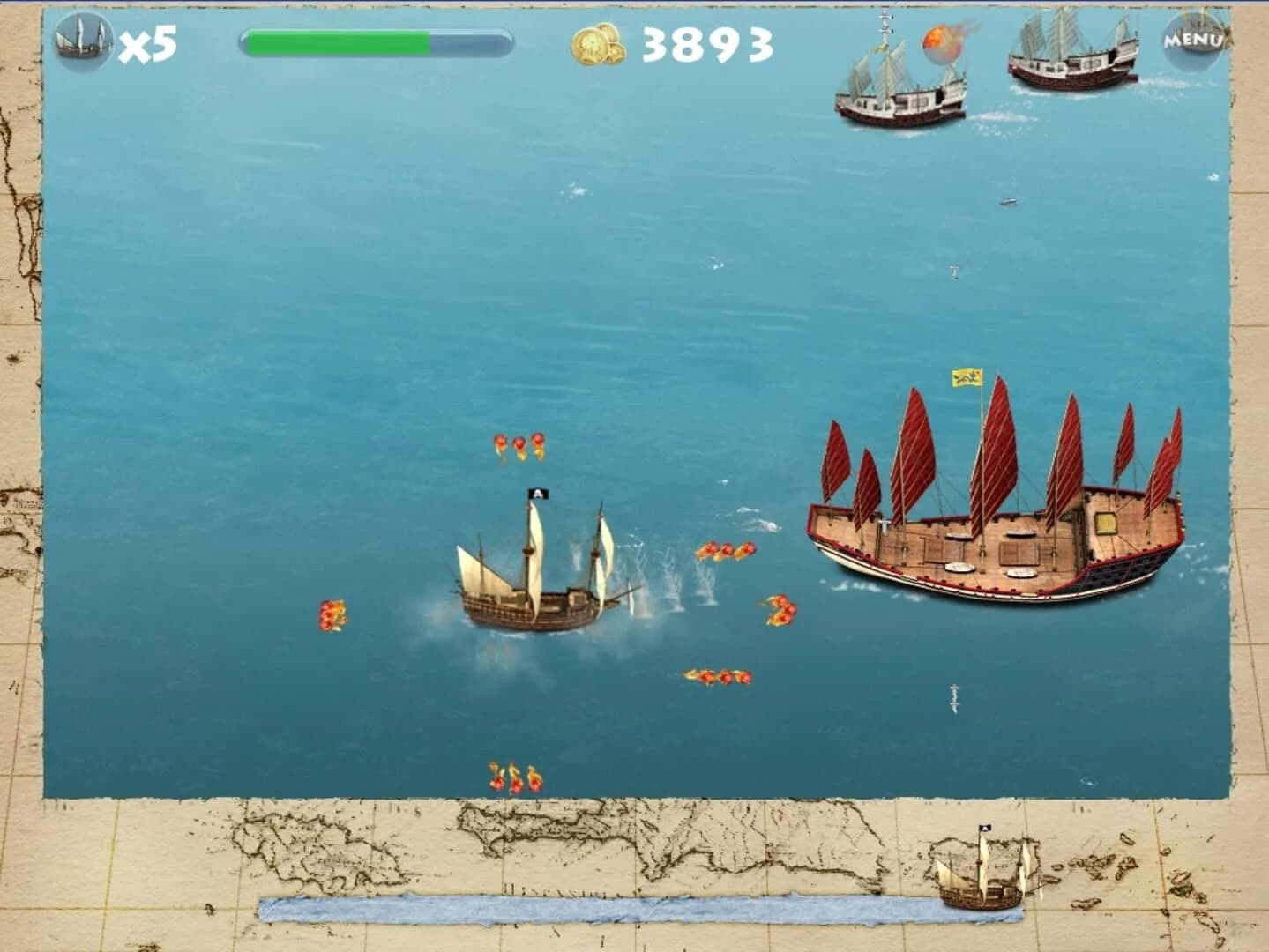Screen dimensions: 1269x952
Task: Click the fireball power-up near the enemy ship
Action: 941,41
